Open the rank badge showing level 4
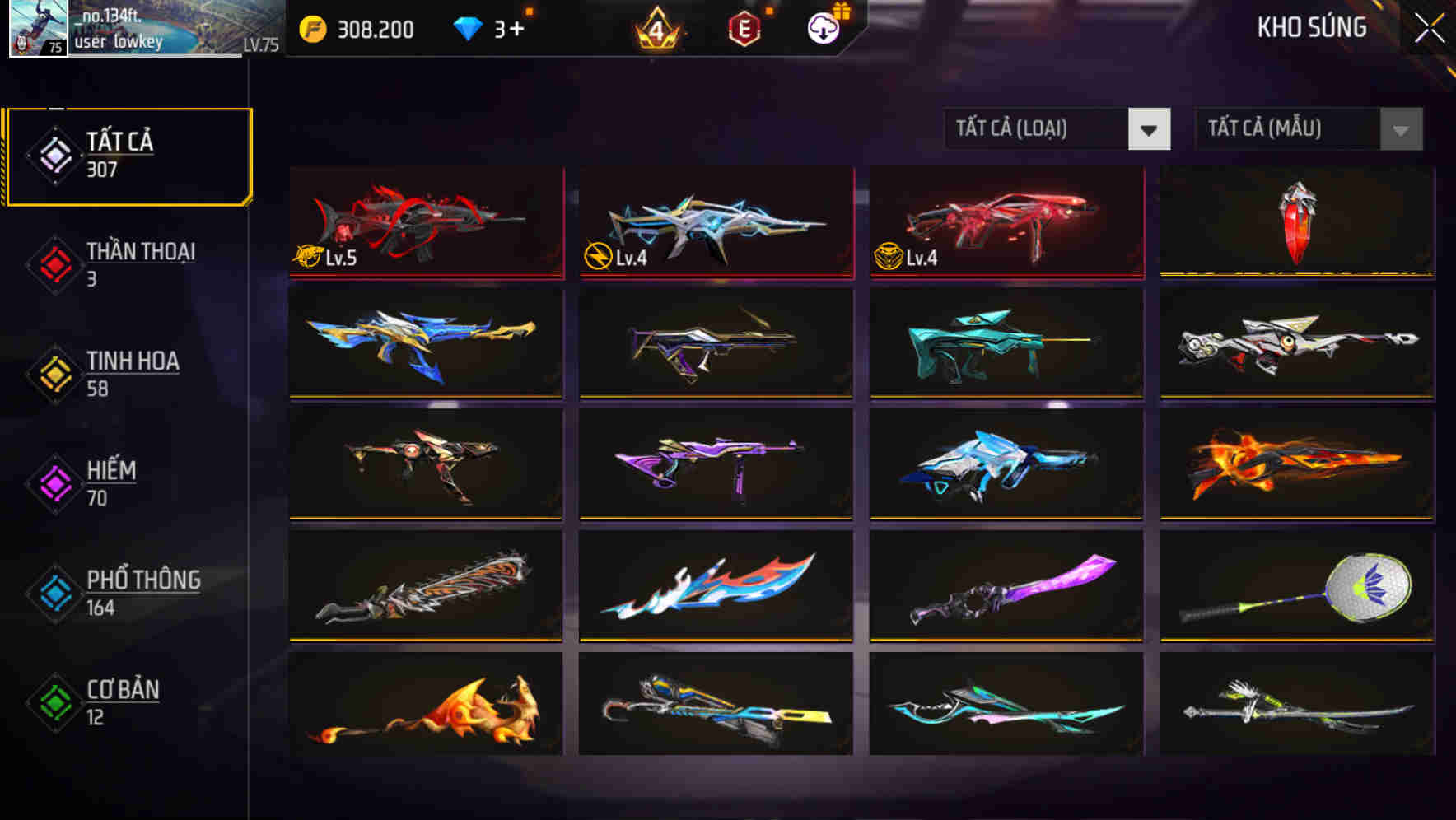The width and height of the screenshot is (1456, 820). tap(657, 29)
